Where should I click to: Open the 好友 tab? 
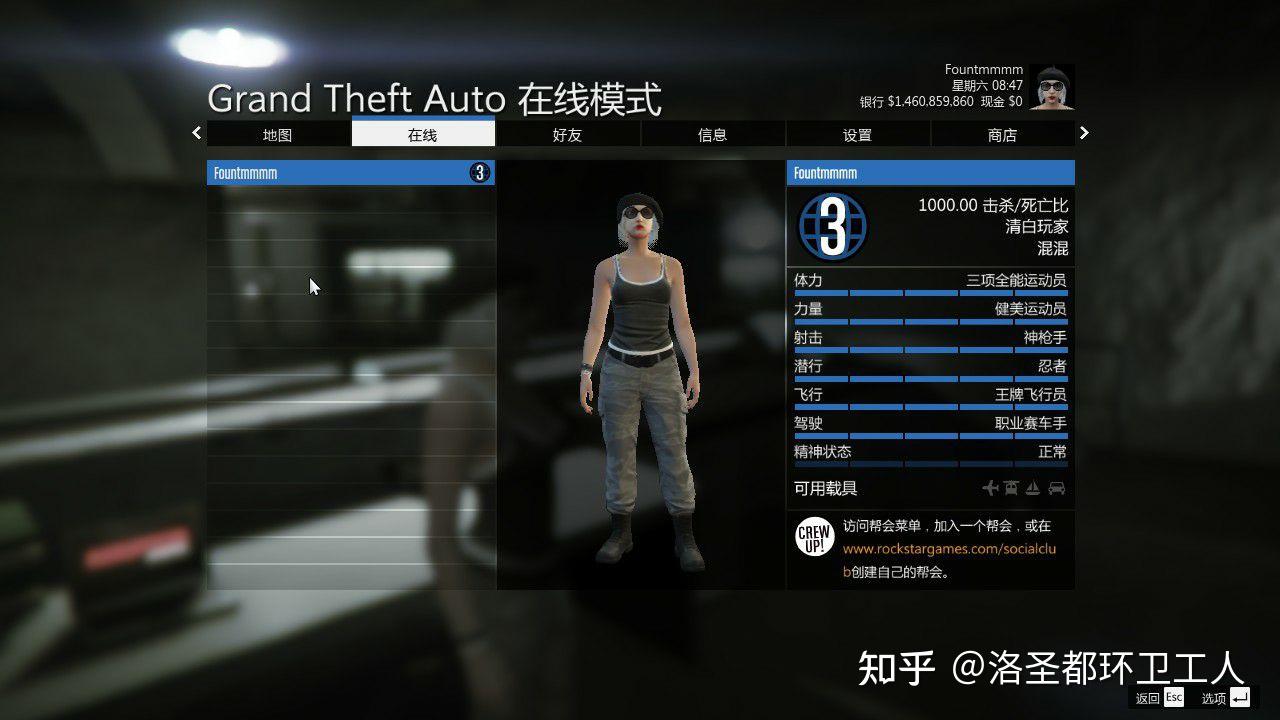[x=567, y=134]
